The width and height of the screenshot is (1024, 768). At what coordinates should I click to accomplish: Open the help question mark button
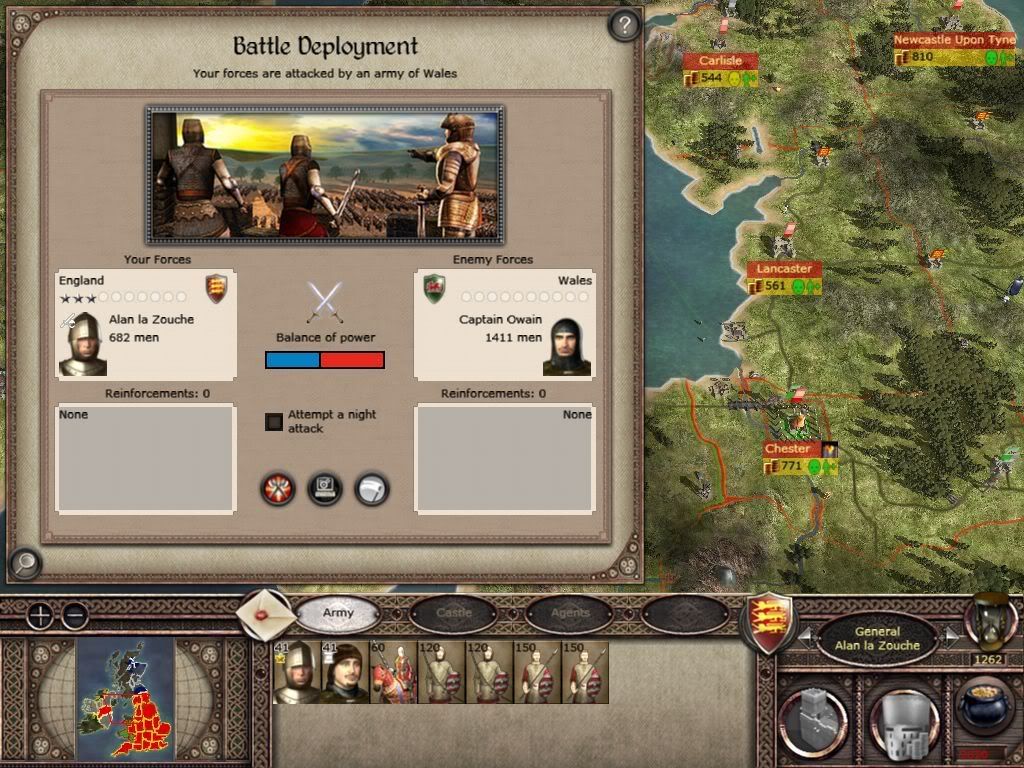pyautogui.click(x=624, y=25)
